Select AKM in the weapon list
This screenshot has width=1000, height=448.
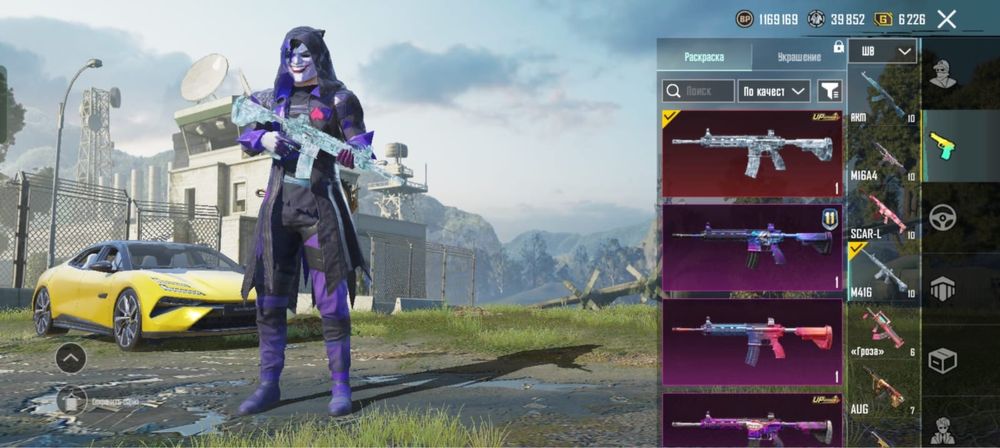coord(883,96)
